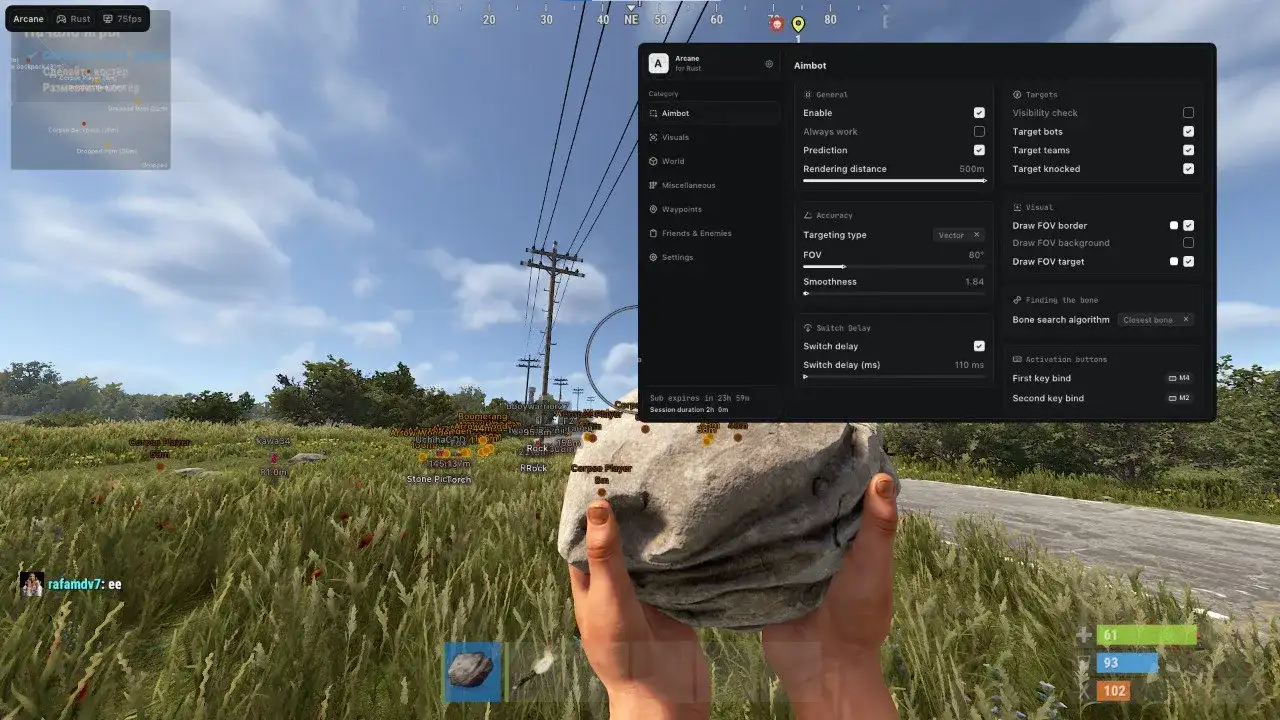Screen dimensions: 1280x720
Task: Enable the Always work checkbox
Action: pos(977,131)
